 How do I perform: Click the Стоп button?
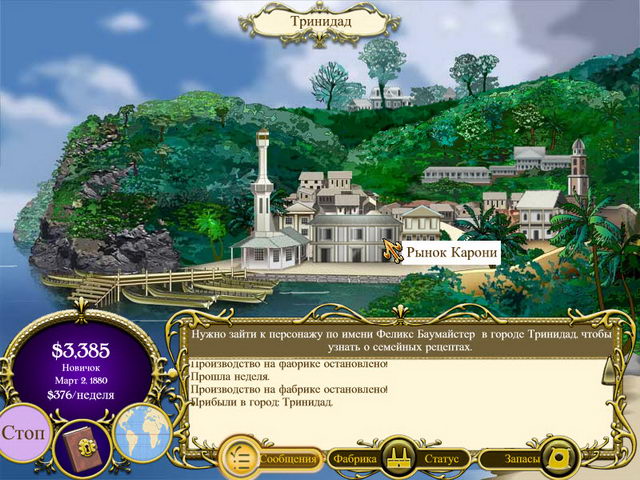[x=22, y=437]
